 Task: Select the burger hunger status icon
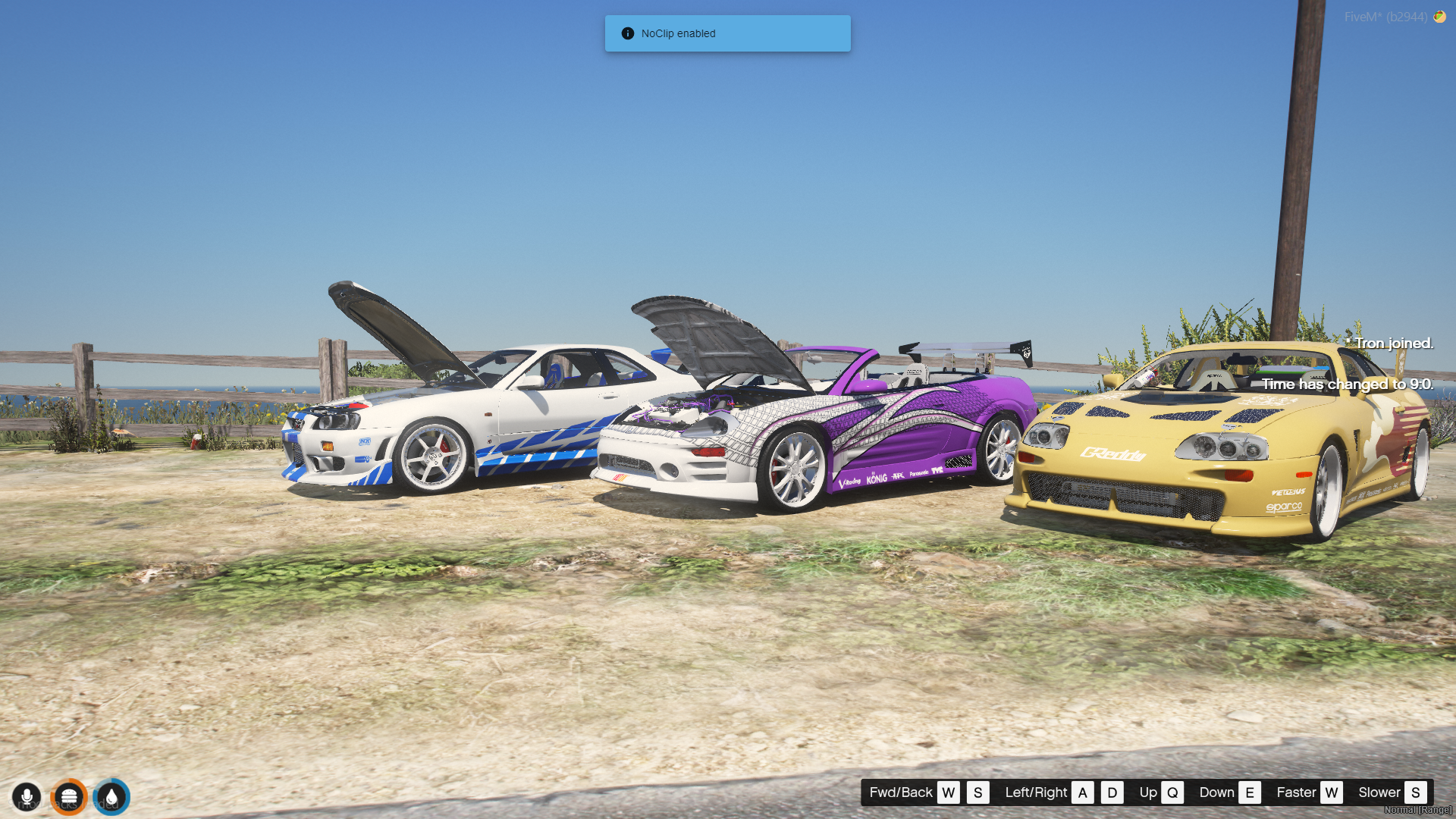69,797
